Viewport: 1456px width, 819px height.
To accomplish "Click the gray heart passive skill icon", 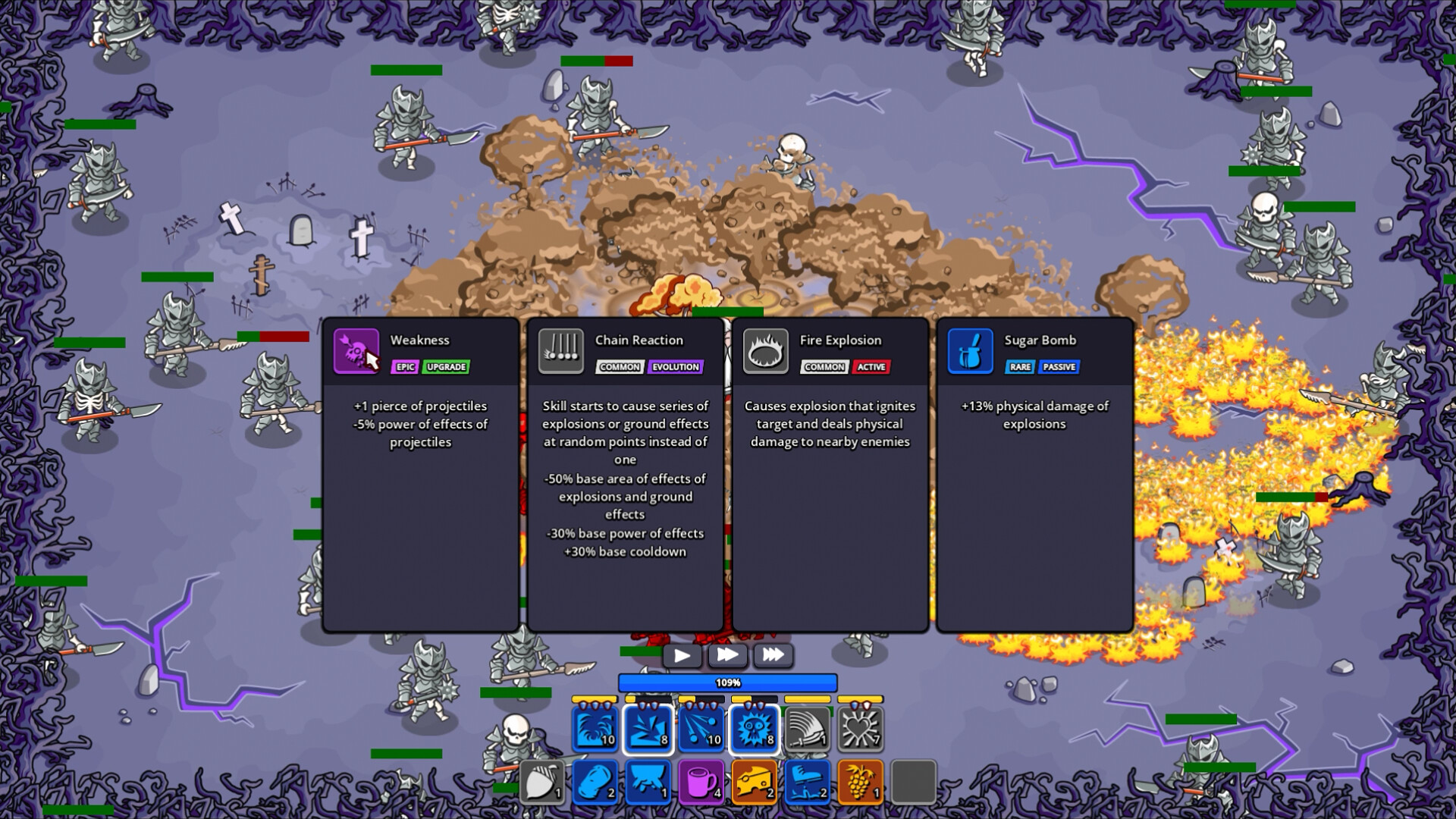I will click(x=860, y=730).
